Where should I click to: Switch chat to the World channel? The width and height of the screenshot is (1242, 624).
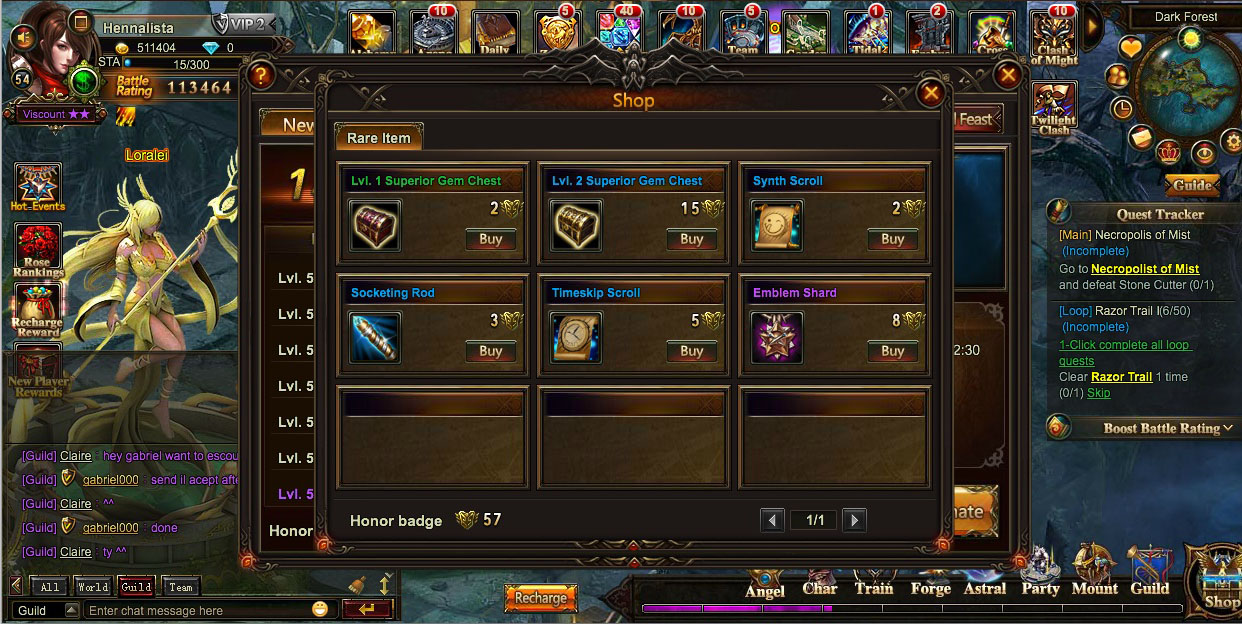tap(93, 587)
